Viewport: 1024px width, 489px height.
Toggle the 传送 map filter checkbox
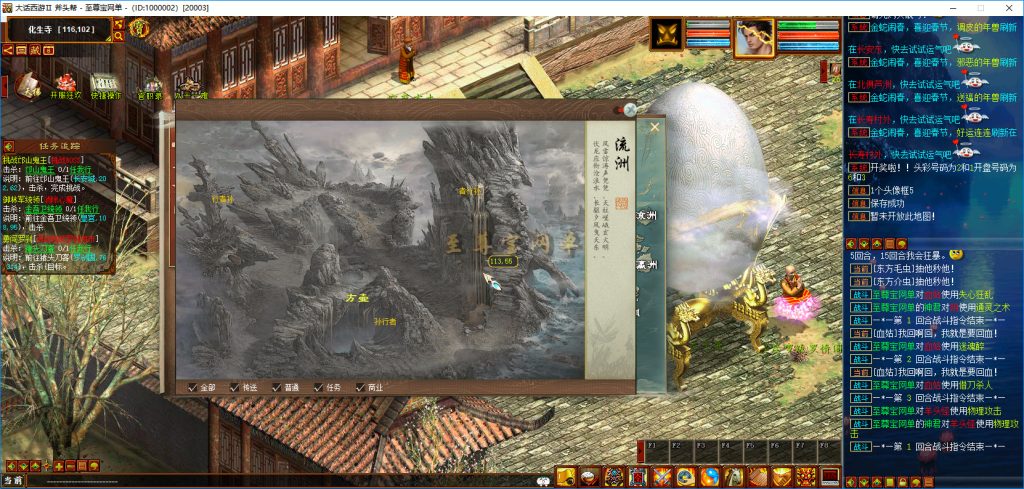point(235,387)
